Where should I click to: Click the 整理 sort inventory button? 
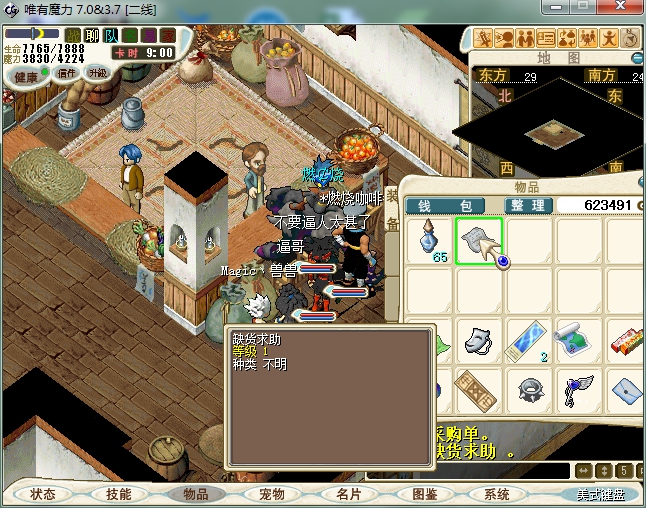coord(526,205)
